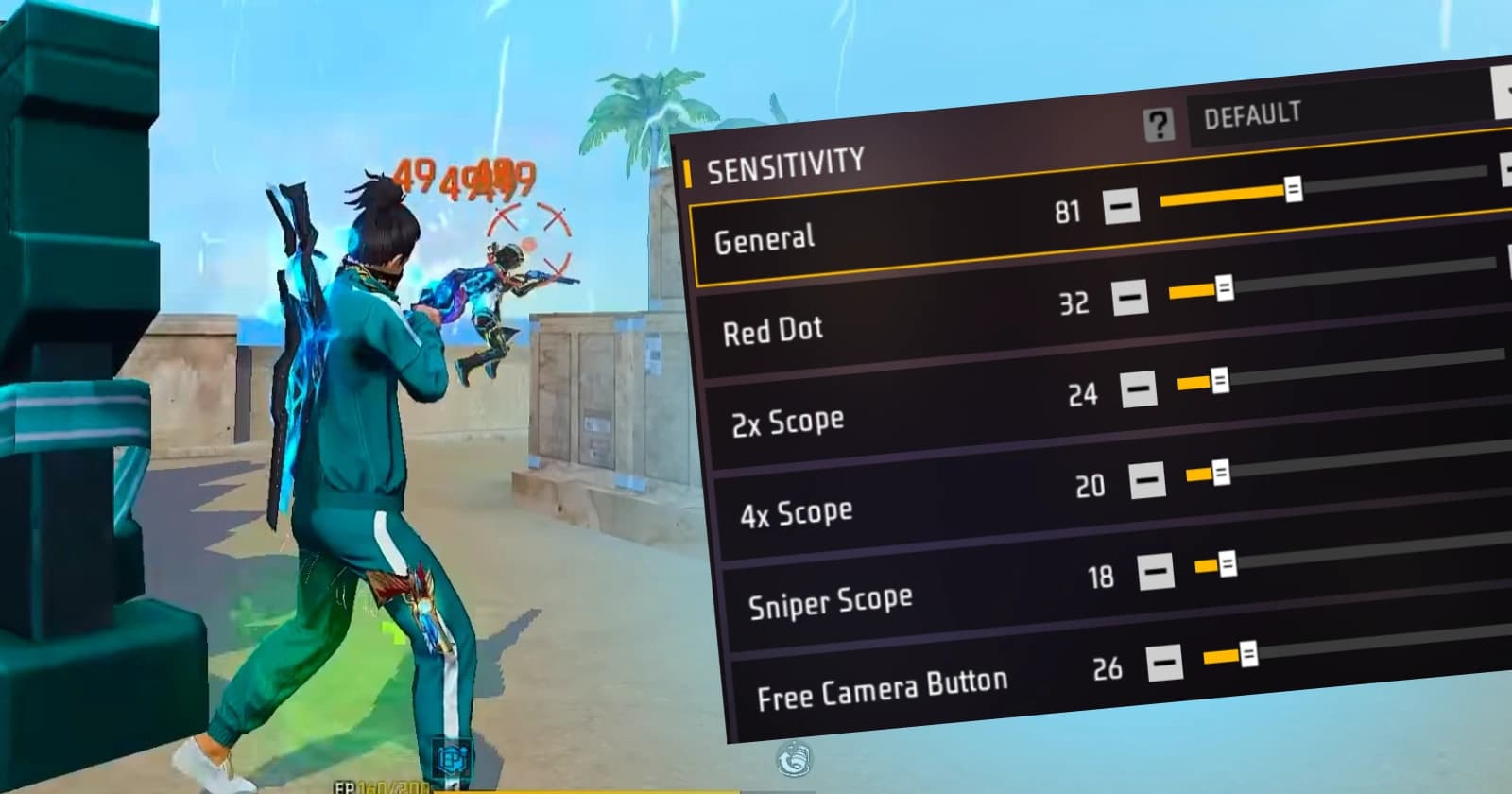The width and height of the screenshot is (1512, 794).
Task: Click the General sensitivity slider handle
Action: pos(1293,190)
